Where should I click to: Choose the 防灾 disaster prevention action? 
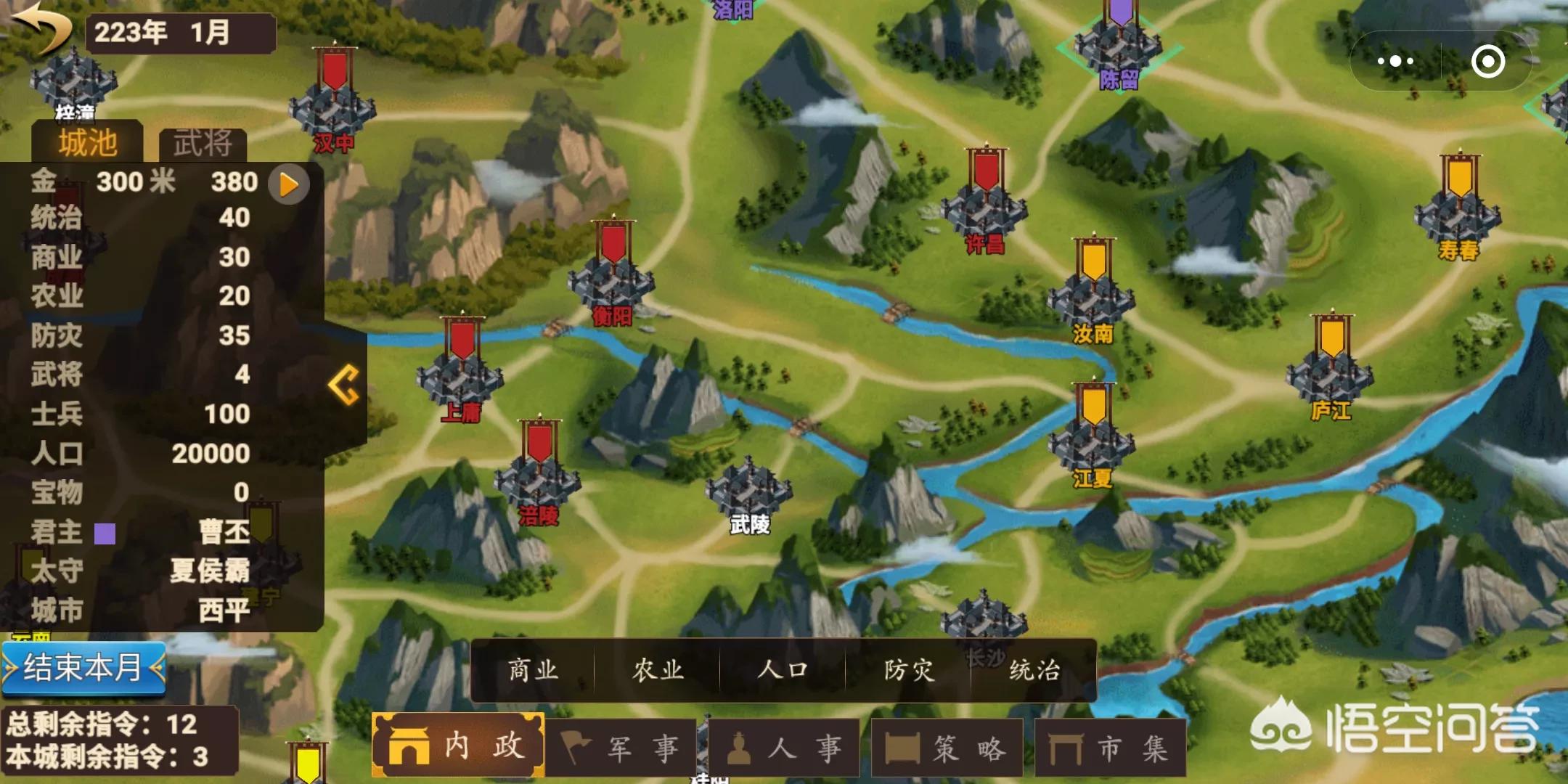[x=908, y=670]
